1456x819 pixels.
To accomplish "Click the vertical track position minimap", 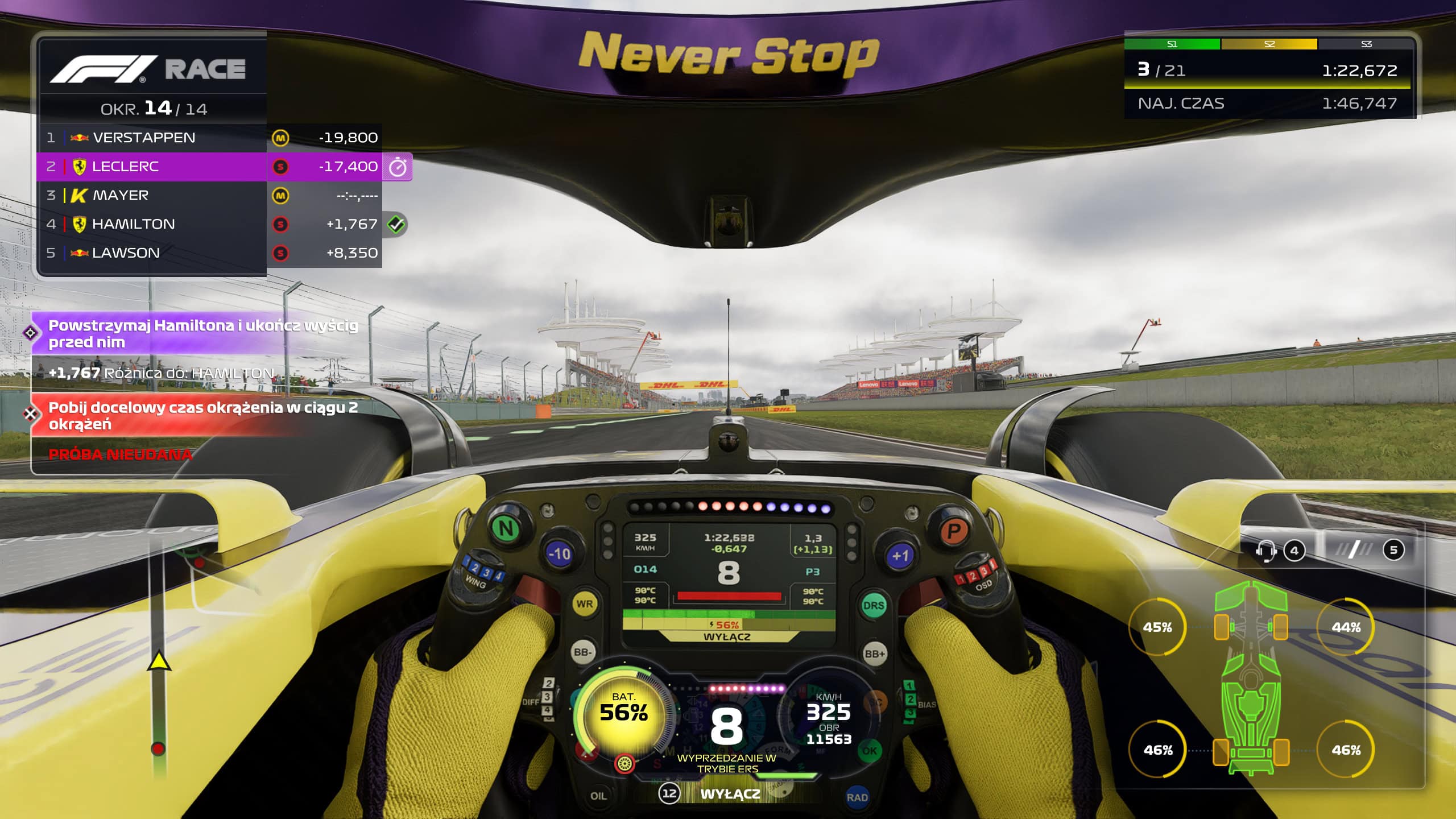I will click(x=159, y=654).
